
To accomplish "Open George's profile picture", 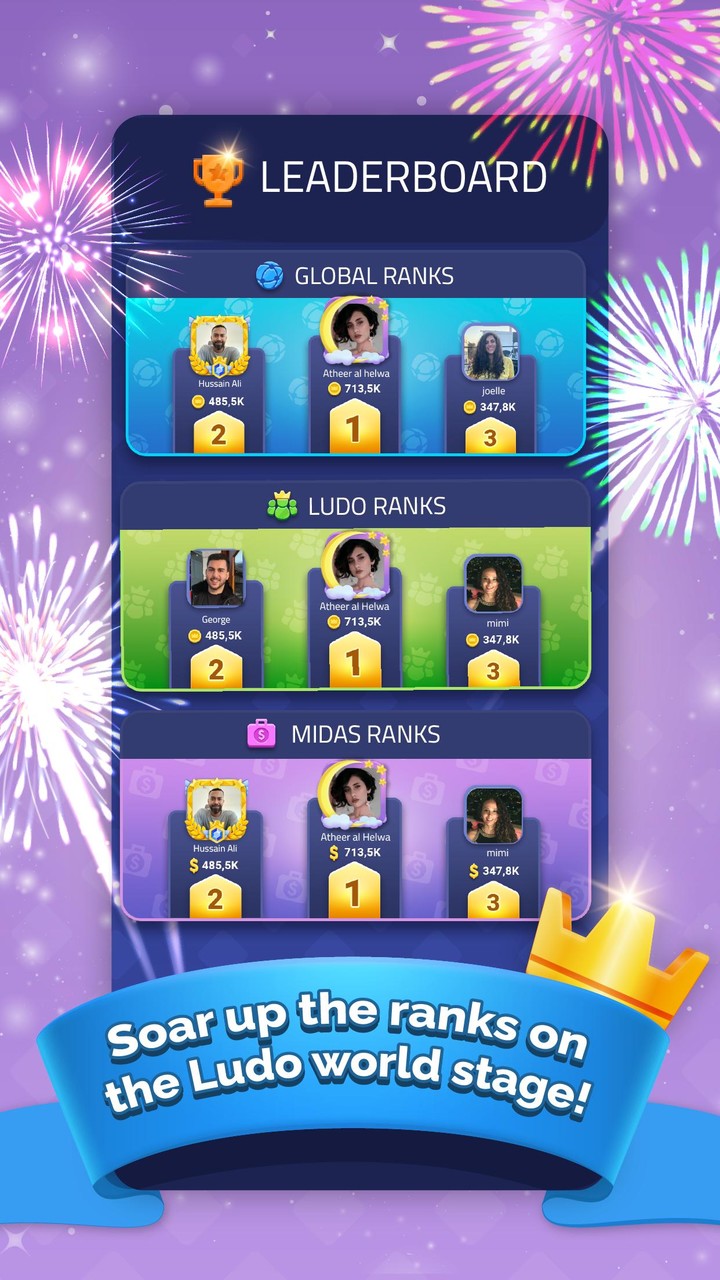I will tap(216, 578).
